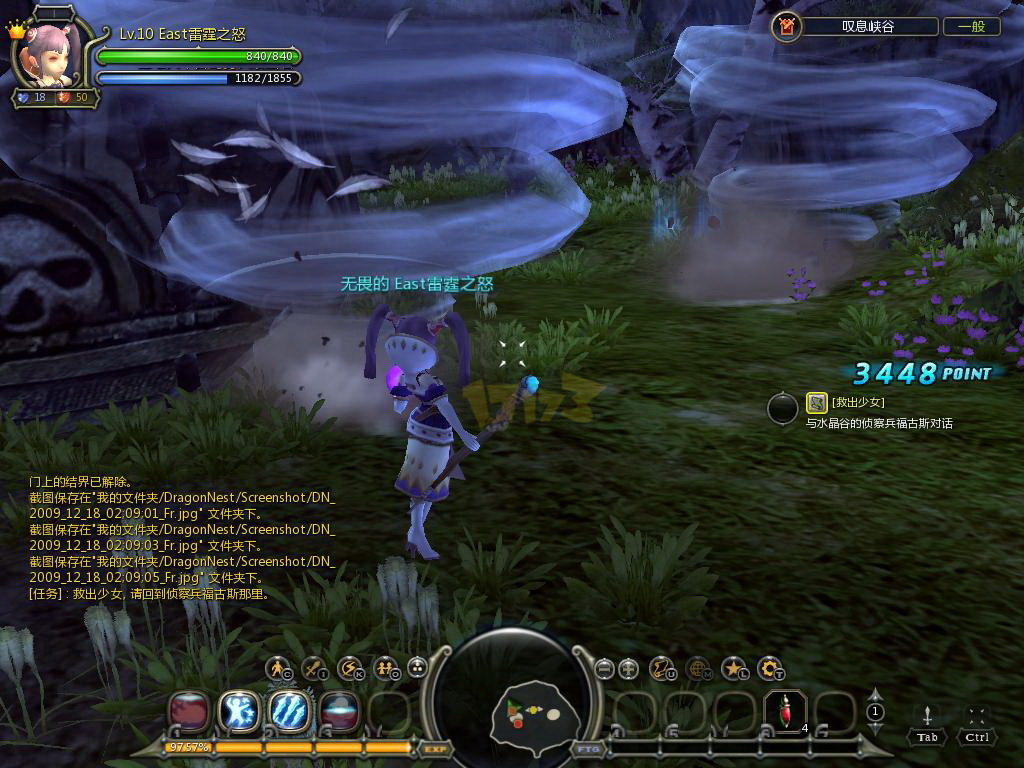The height and width of the screenshot is (768, 1024).
Task: Use the first red potion skill slot
Action: 189,712
